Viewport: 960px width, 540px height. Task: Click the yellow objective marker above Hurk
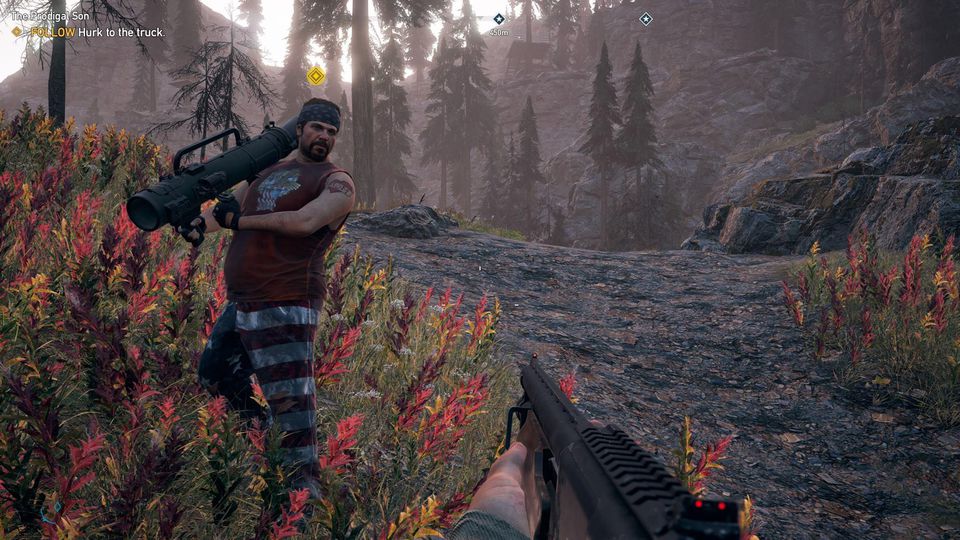[x=316, y=75]
